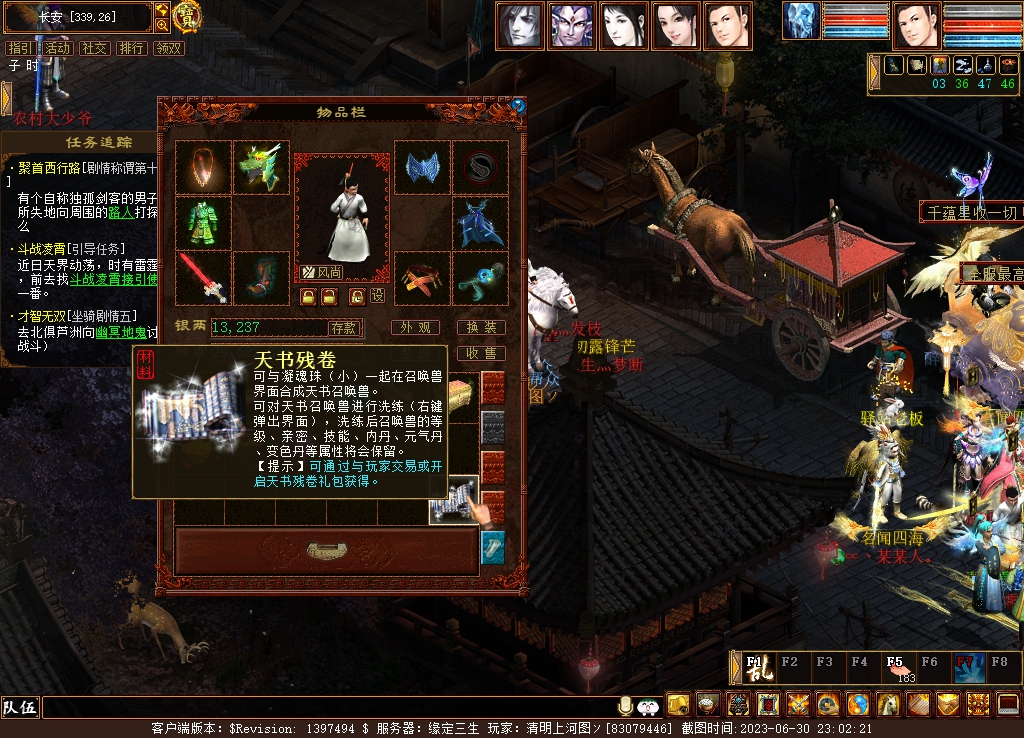The width and height of the screenshot is (1024, 738).
Task: Open the 活动 events menu
Action: (57, 48)
